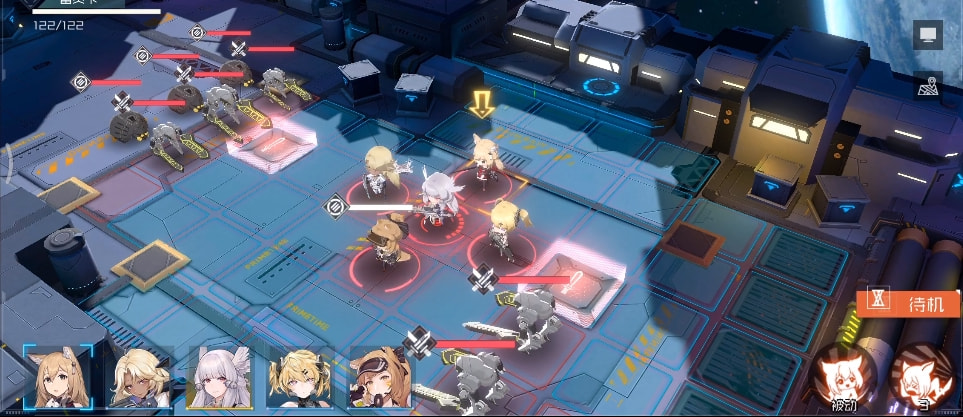Choose the white-haired winged character portrait
The height and width of the screenshot is (417, 963).
(219, 378)
